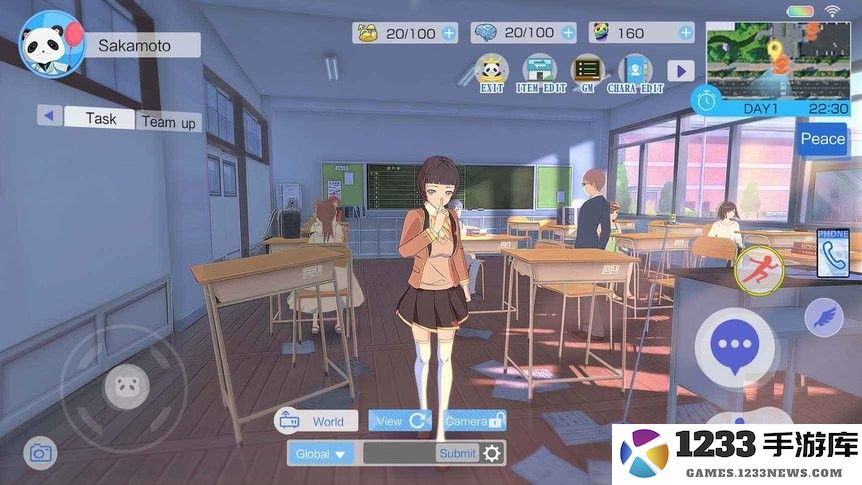862x485 pixels.
Task: Open the PHONE icon
Action: click(x=833, y=254)
